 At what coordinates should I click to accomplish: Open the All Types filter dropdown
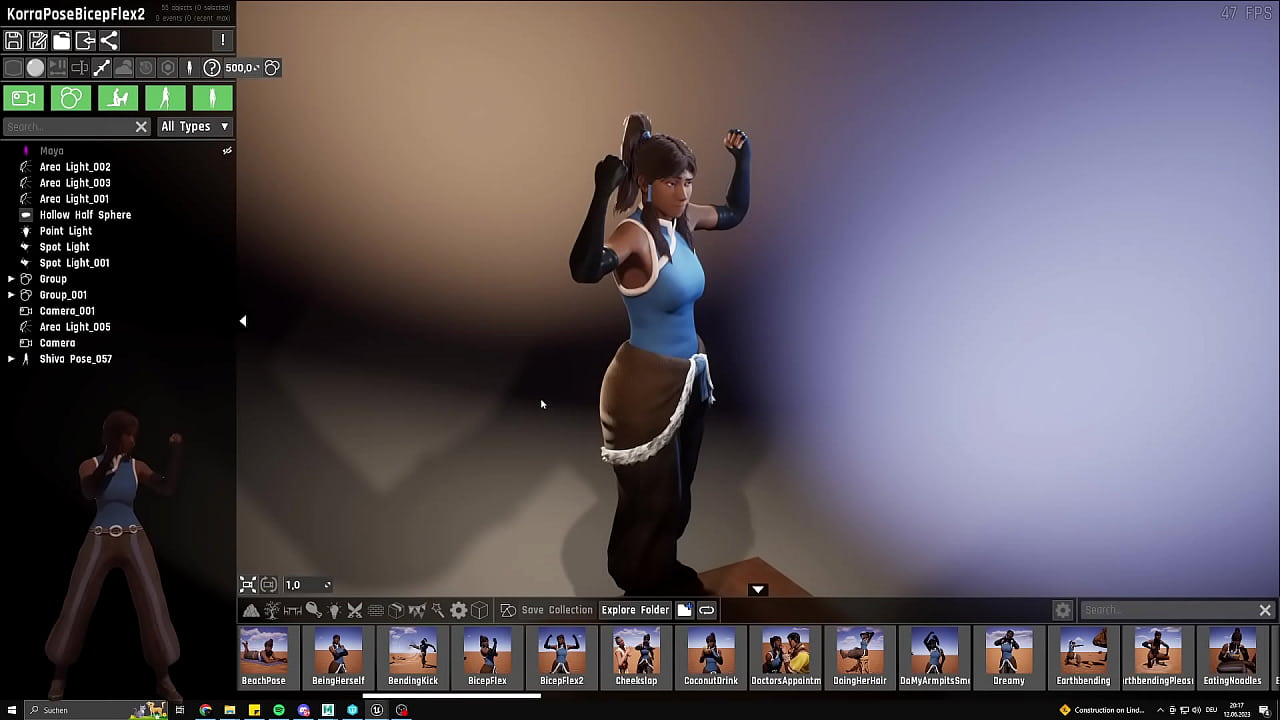(195, 127)
